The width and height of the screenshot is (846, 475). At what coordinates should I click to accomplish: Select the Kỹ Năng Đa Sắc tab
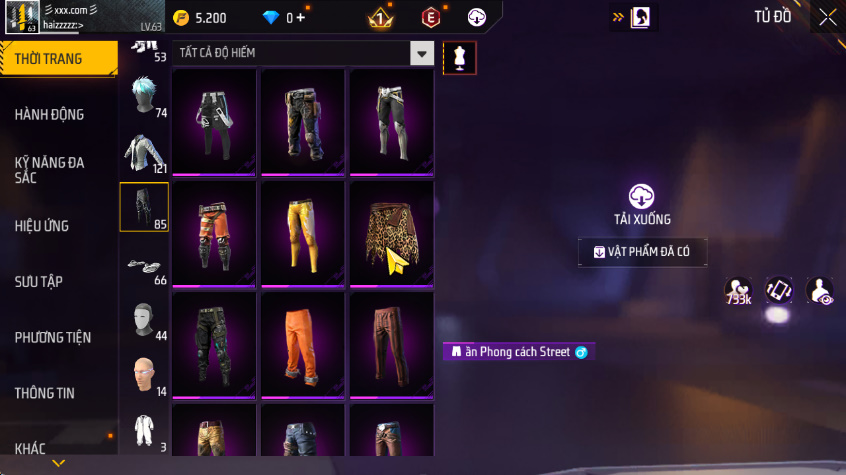tap(50, 169)
